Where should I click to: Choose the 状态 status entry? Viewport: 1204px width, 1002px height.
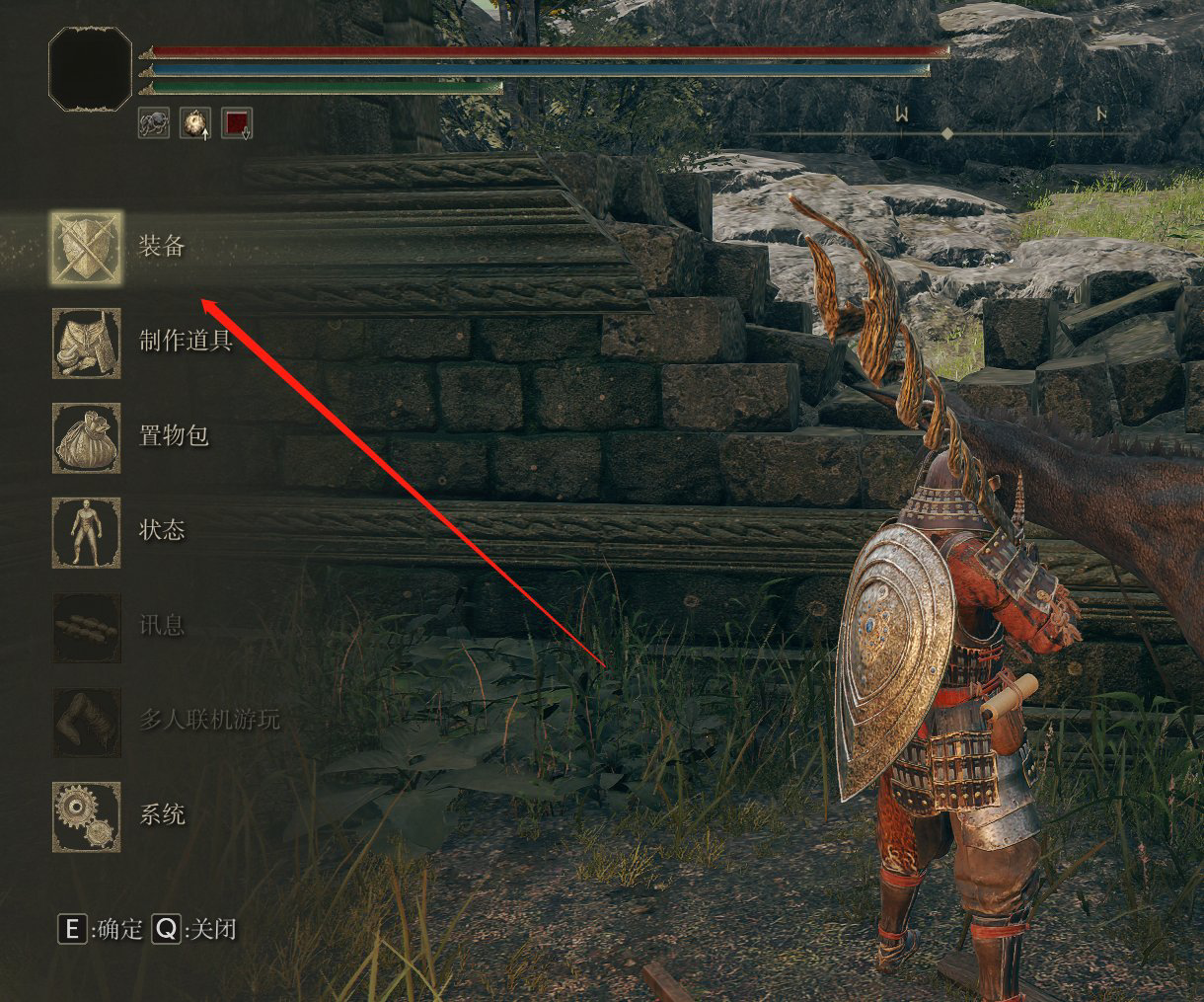87,532
